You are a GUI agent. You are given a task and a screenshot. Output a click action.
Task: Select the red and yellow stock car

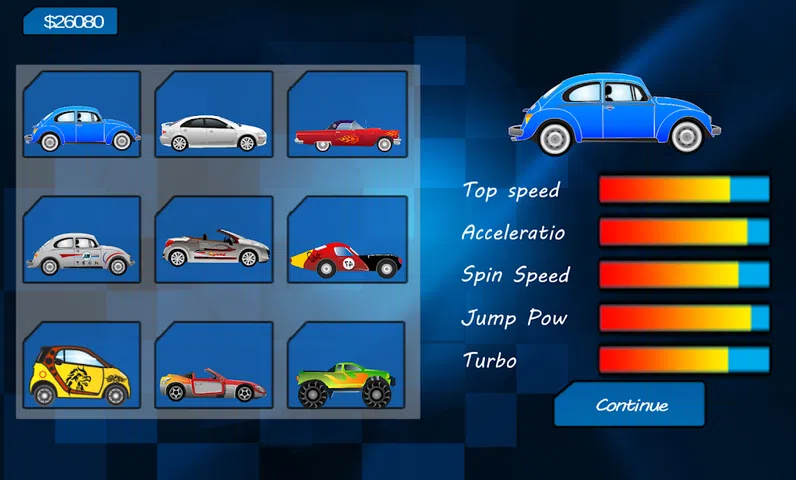pos(346,240)
